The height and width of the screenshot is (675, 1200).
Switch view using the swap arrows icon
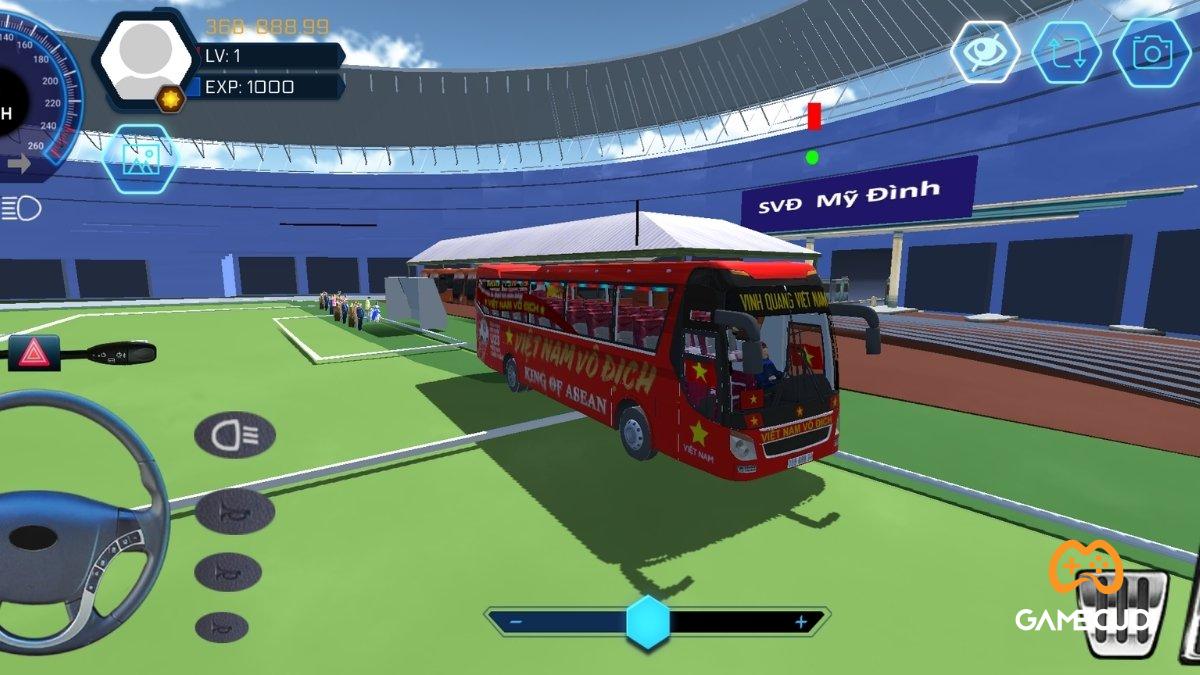[x=1066, y=52]
